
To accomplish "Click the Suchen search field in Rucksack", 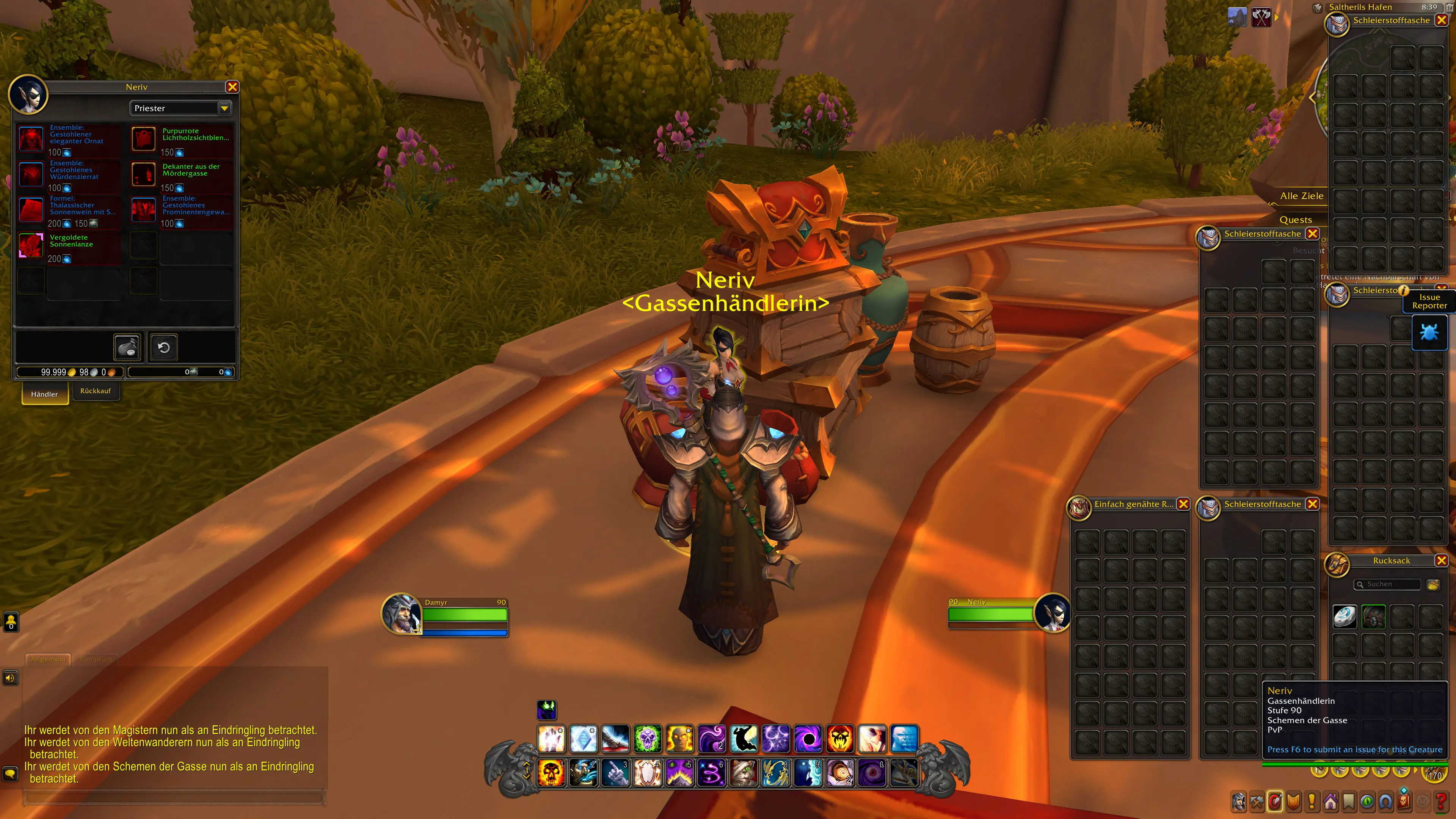I will tap(1390, 584).
